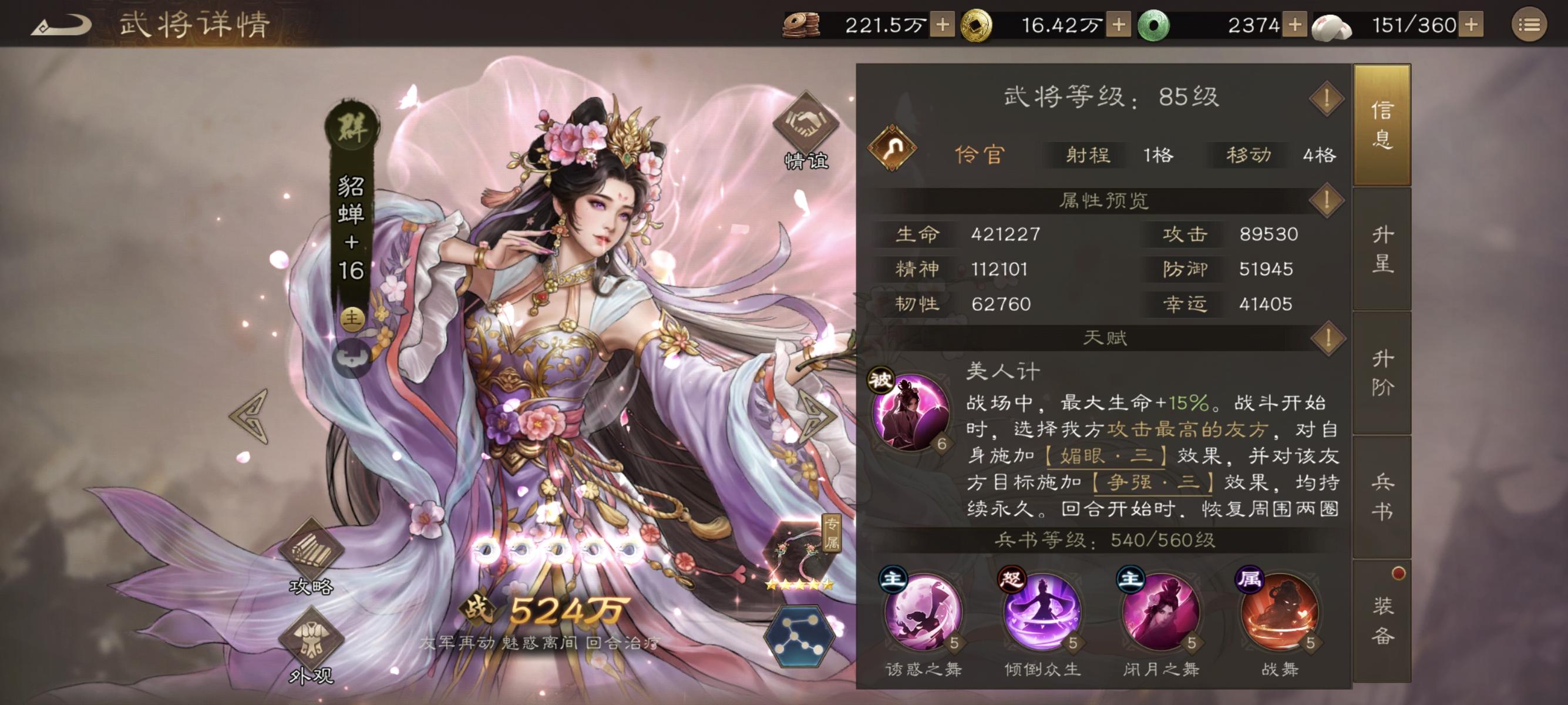
Task: Click the back arrow beside 武将详情
Action: click(x=61, y=26)
